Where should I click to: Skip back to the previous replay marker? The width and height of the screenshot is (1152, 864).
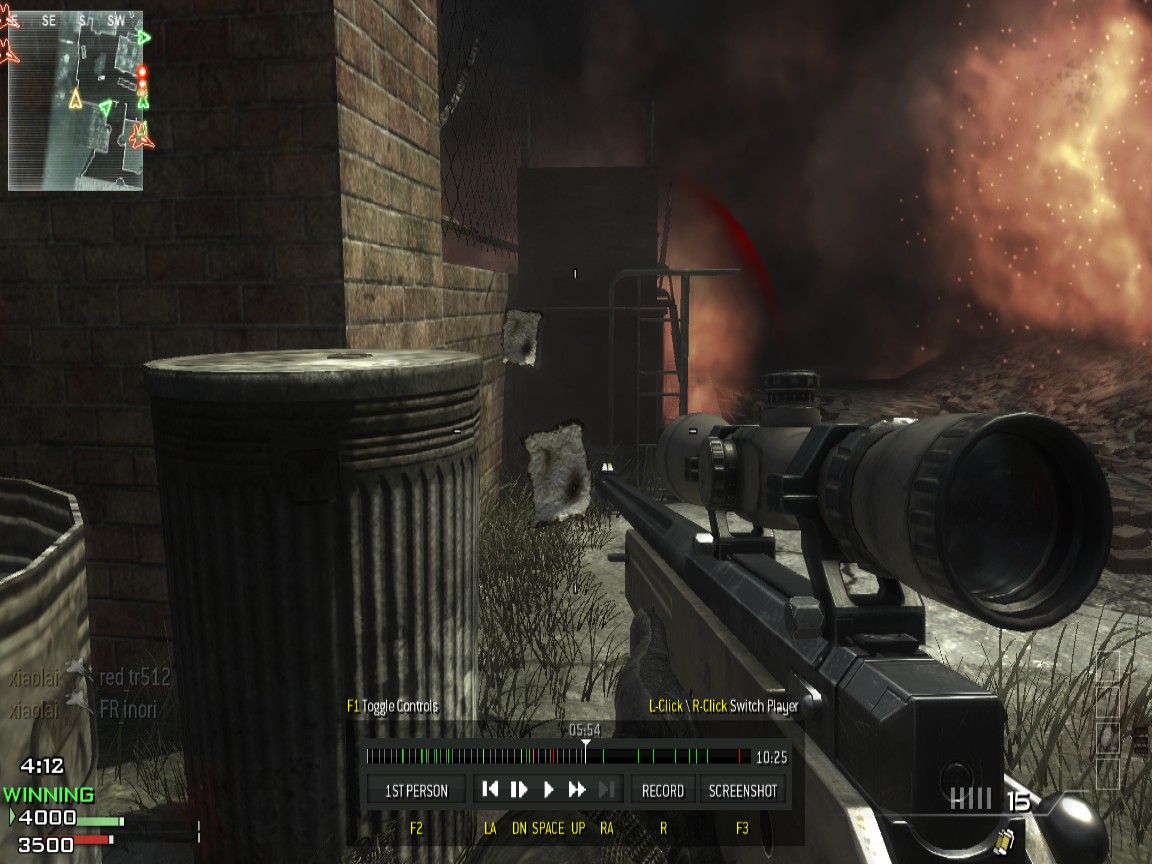pos(490,790)
